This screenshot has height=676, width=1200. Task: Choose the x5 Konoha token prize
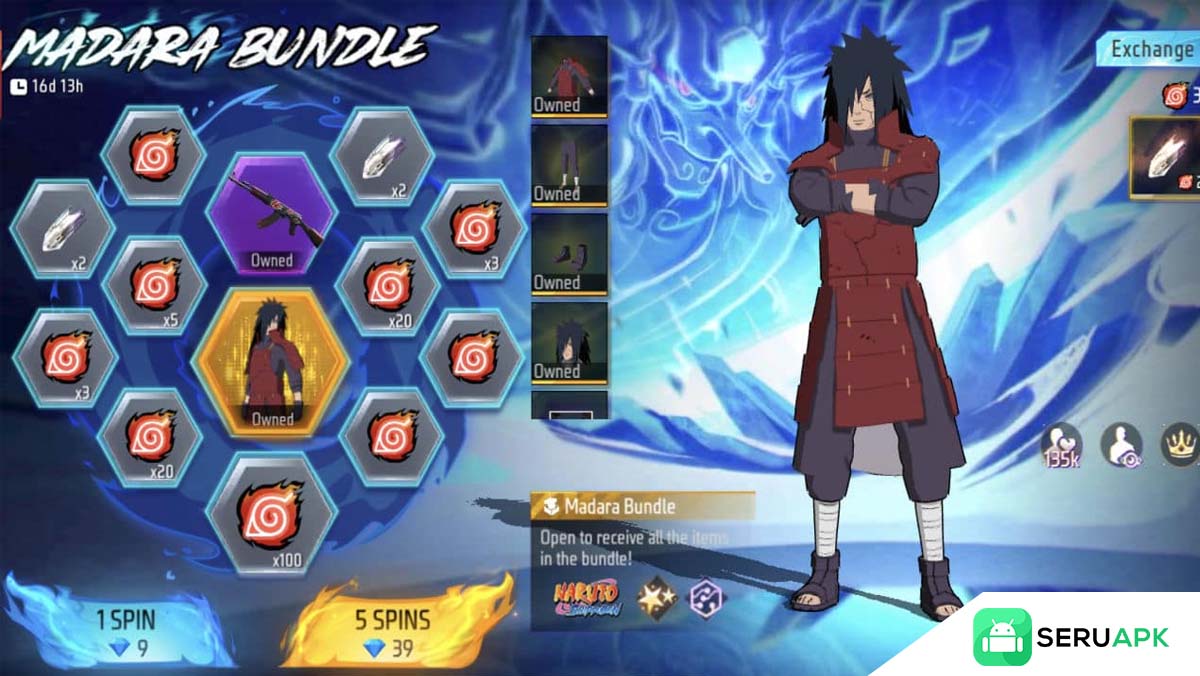[x=155, y=286]
